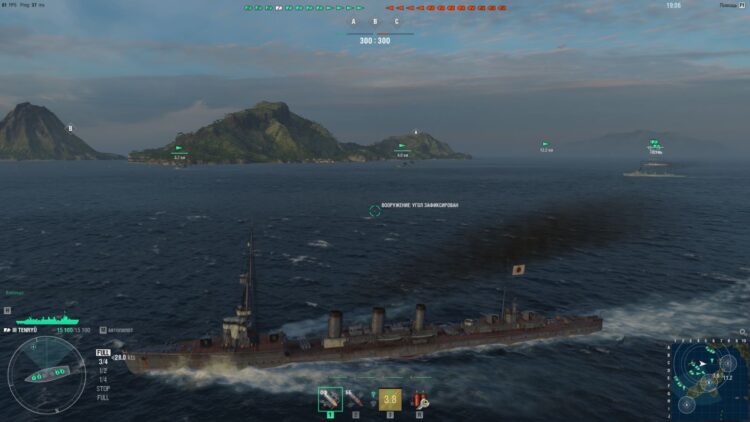The image size is (750, 422).
Task: Select capture point A indicator
Action: tap(353, 21)
